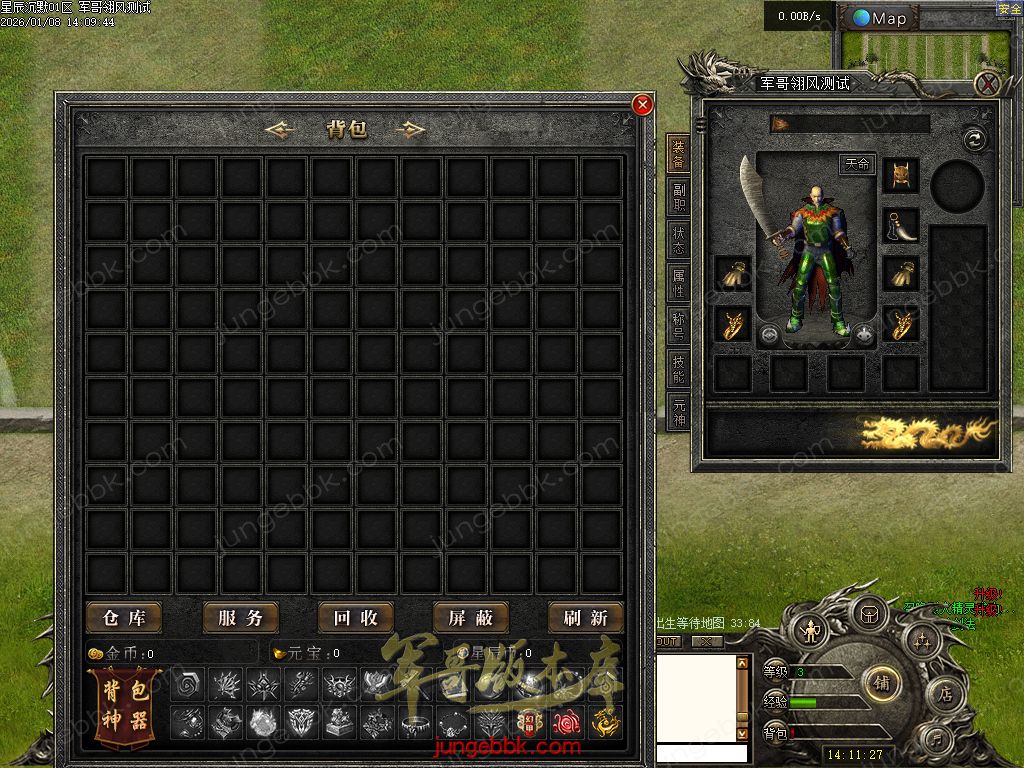
Task: Open the 仓库 warehouse
Action: point(124,618)
